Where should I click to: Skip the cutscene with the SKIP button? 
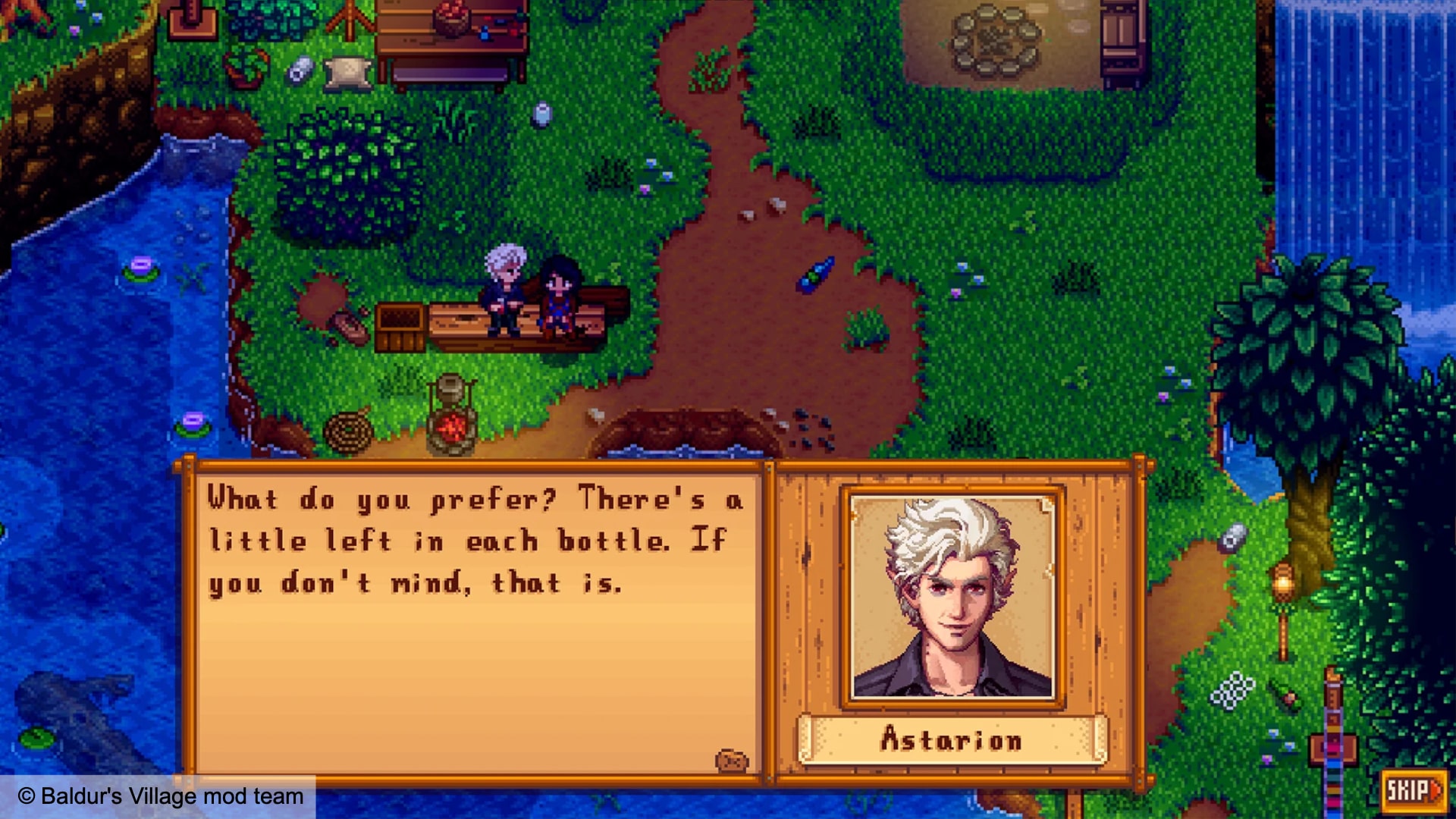click(1412, 791)
